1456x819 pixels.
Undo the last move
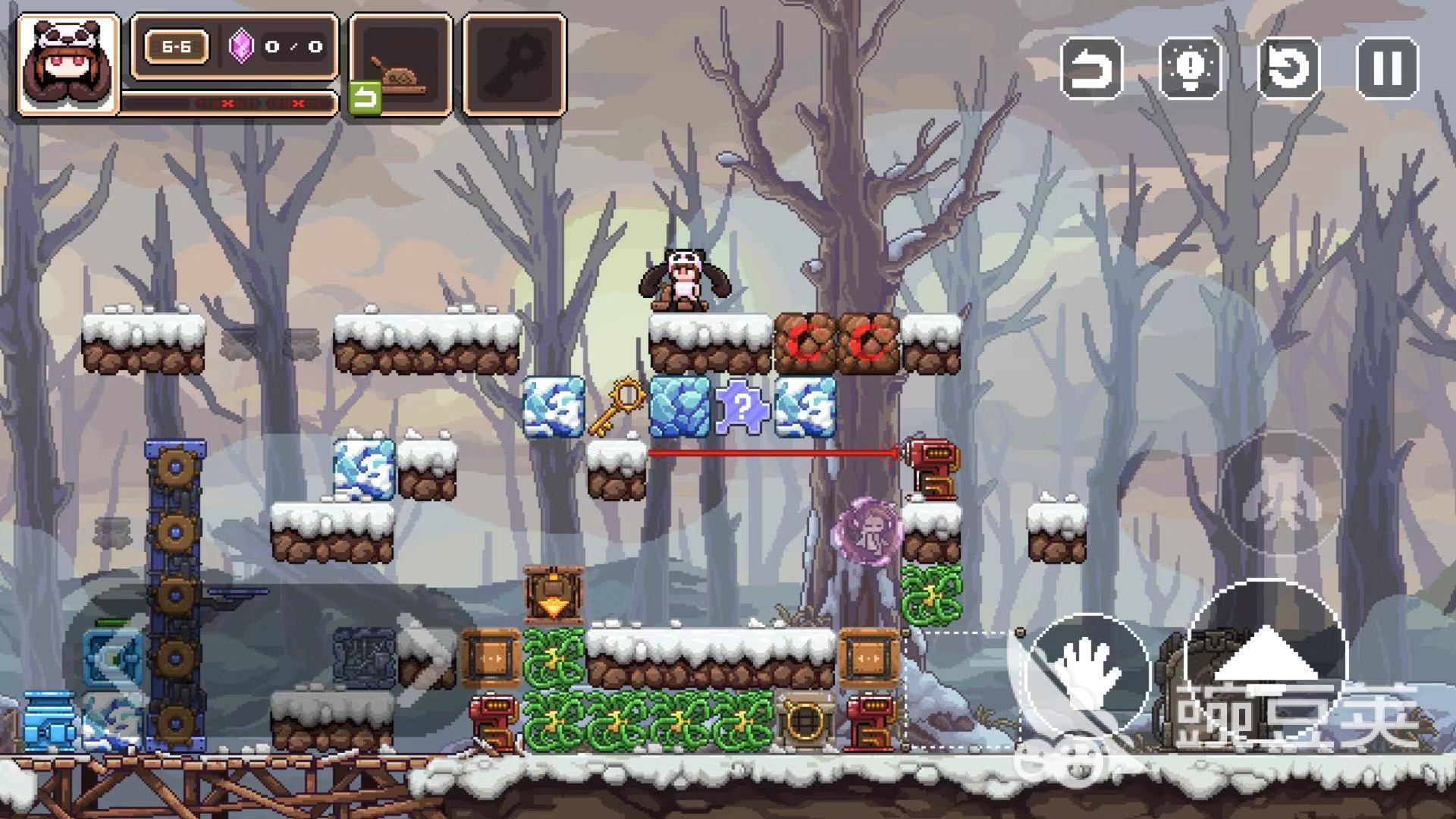pyautogui.click(x=1090, y=69)
